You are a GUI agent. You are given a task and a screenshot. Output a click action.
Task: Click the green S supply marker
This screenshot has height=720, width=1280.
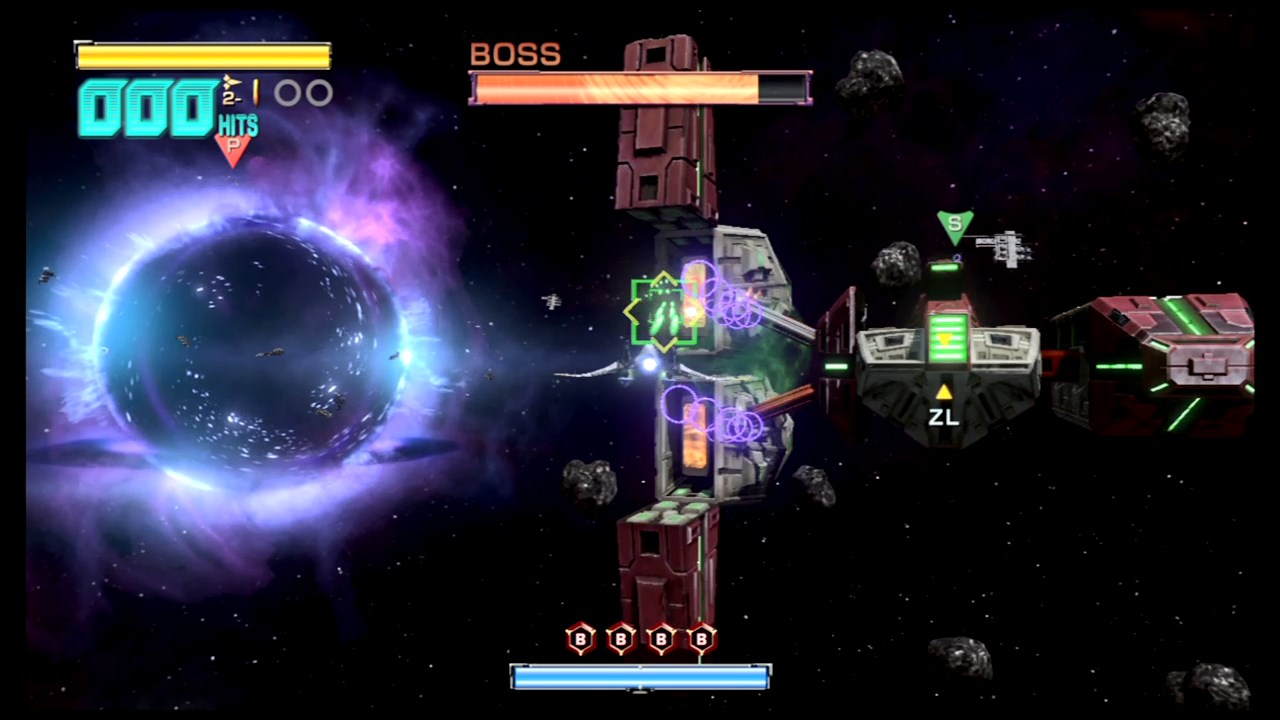coord(953,224)
